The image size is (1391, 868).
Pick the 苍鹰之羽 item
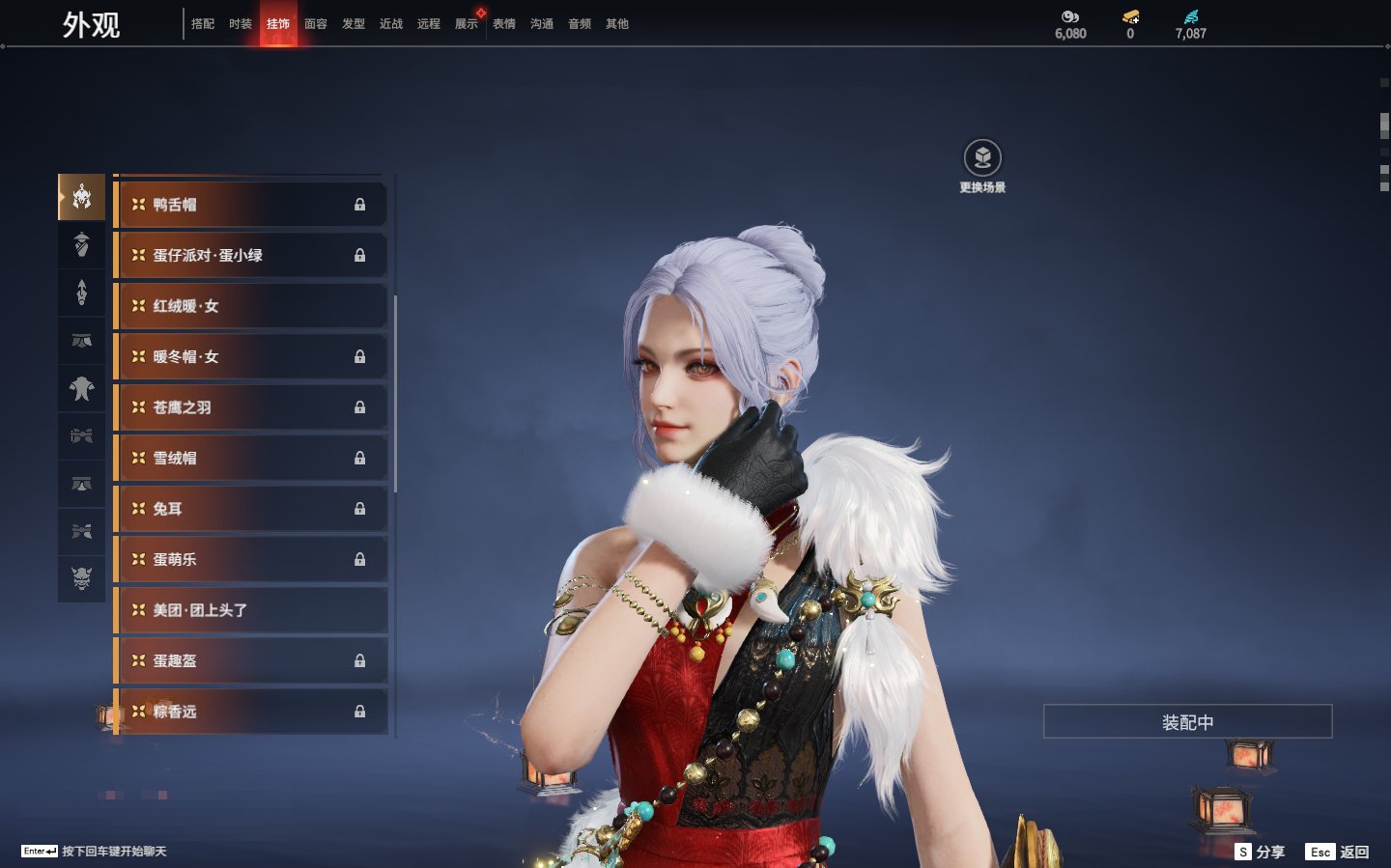(x=251, y=407)
